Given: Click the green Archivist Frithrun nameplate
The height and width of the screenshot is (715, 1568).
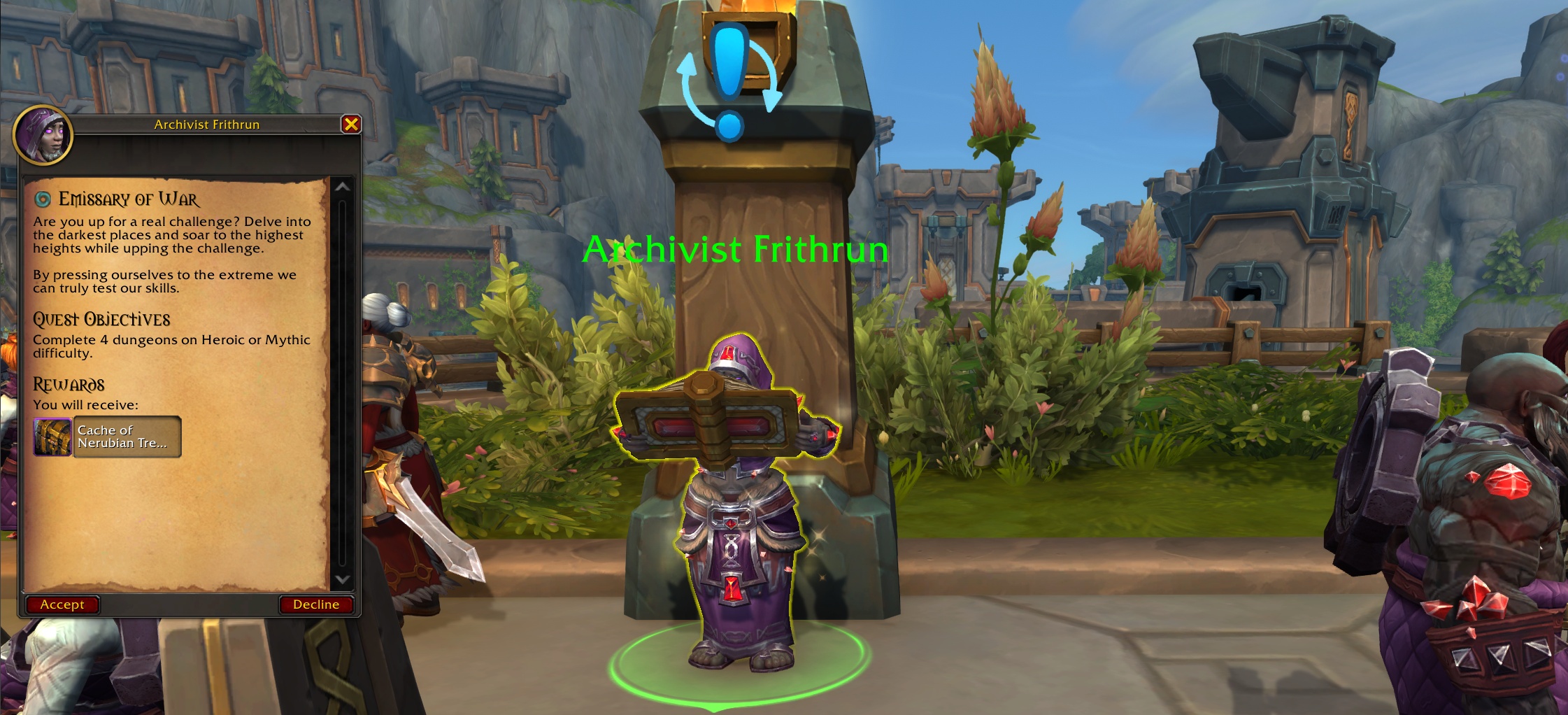Looking at the screenshot, I should tap(735, 248).
